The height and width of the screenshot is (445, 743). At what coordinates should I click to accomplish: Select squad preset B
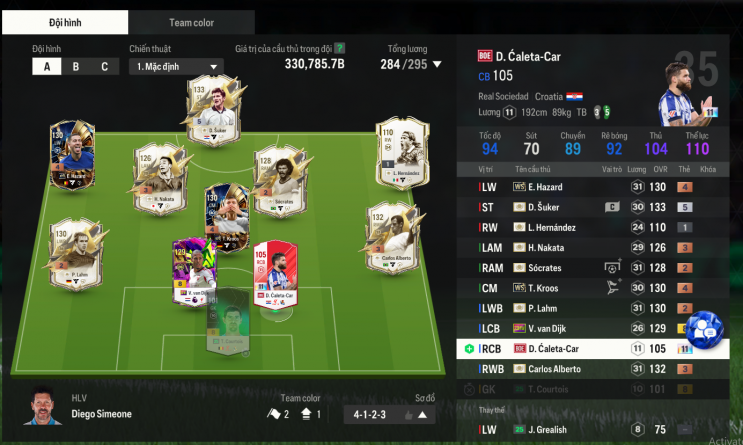75,67
